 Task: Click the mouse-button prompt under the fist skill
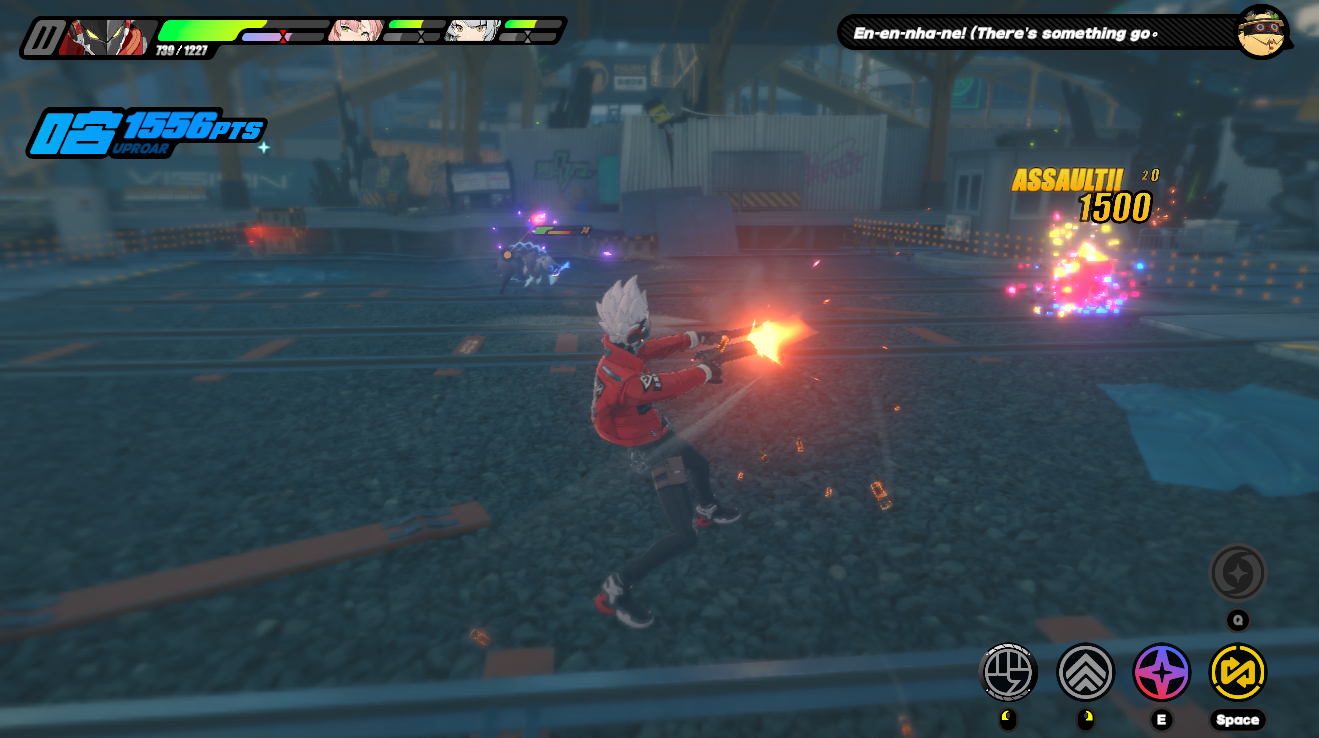click(x=1009, y=719)
